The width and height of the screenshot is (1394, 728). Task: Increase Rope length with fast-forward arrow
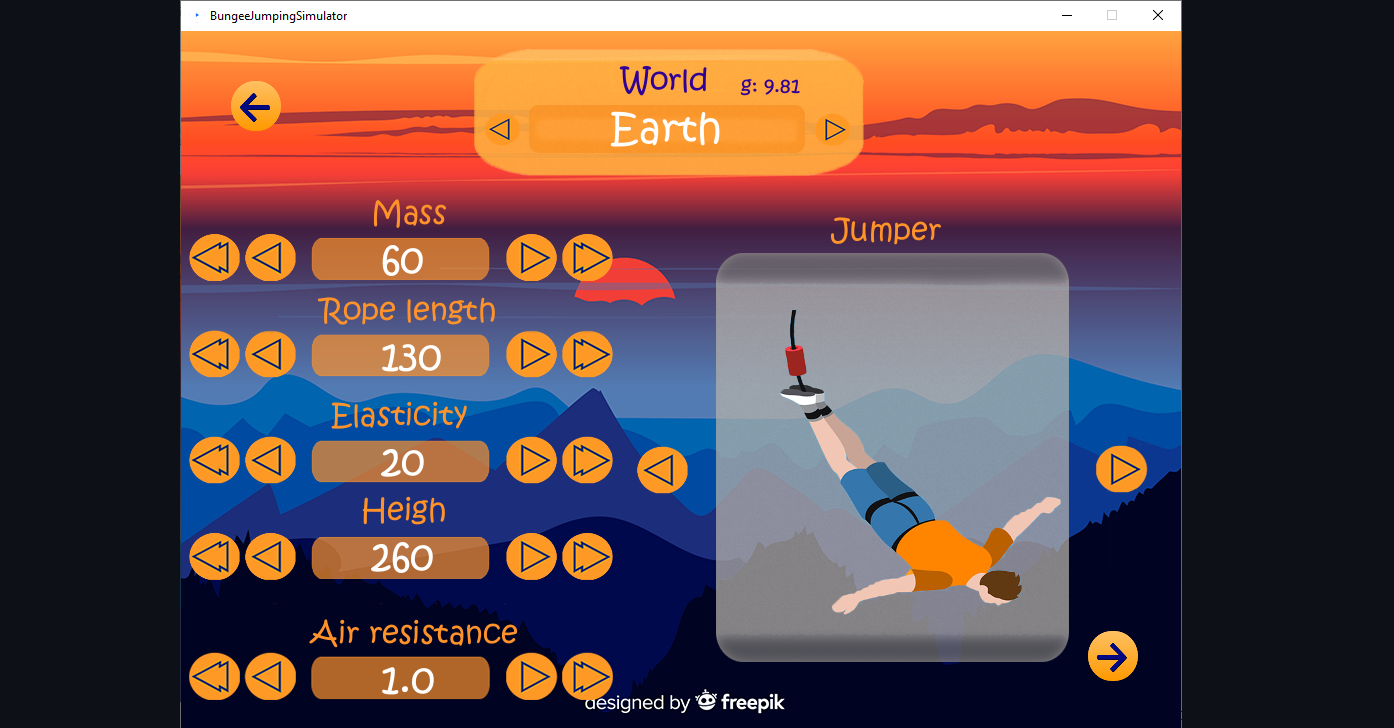pyautogui.click(x=587, y=354)
